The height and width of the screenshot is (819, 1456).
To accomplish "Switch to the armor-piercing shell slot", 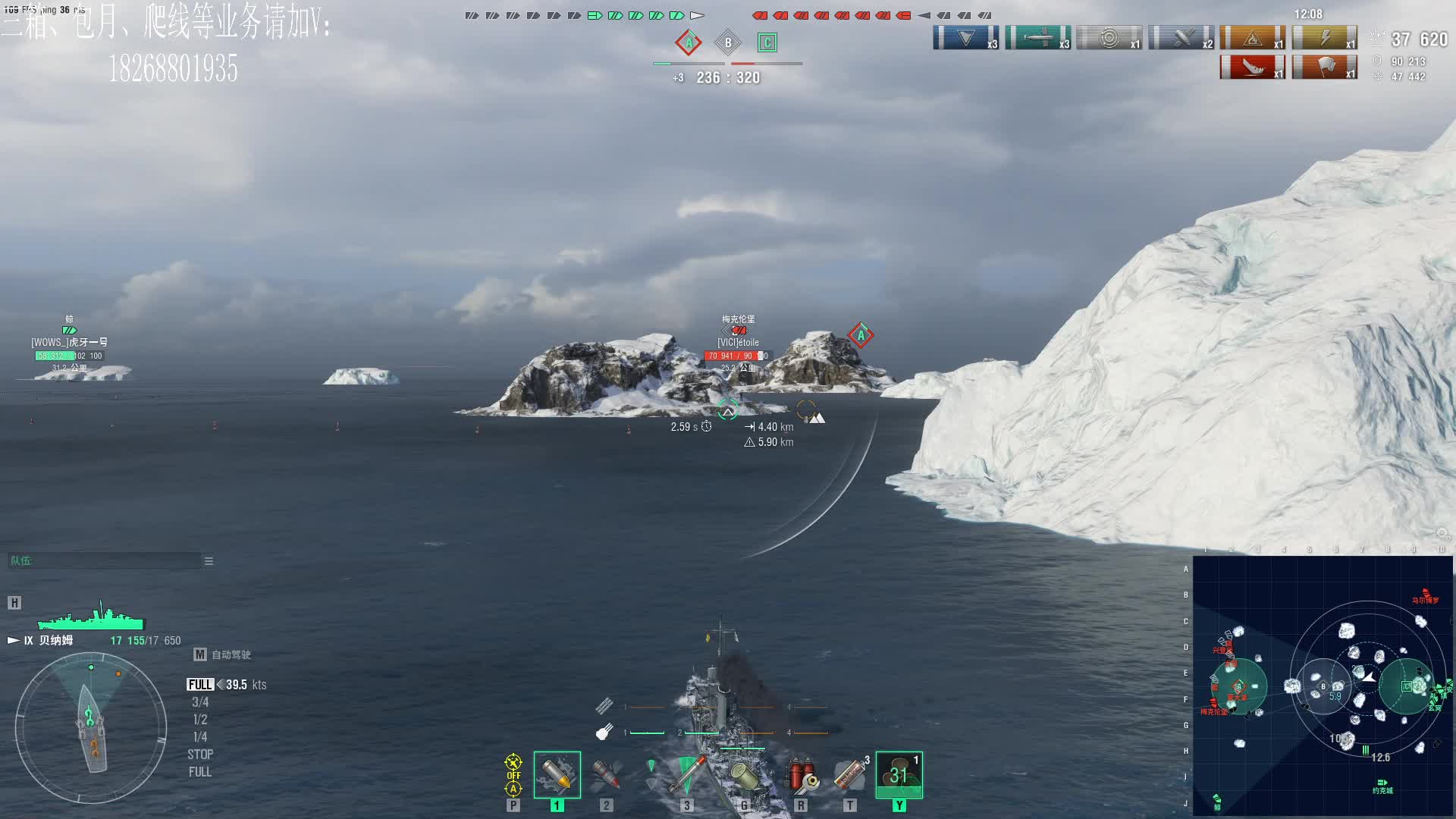I will pos(606,774).
